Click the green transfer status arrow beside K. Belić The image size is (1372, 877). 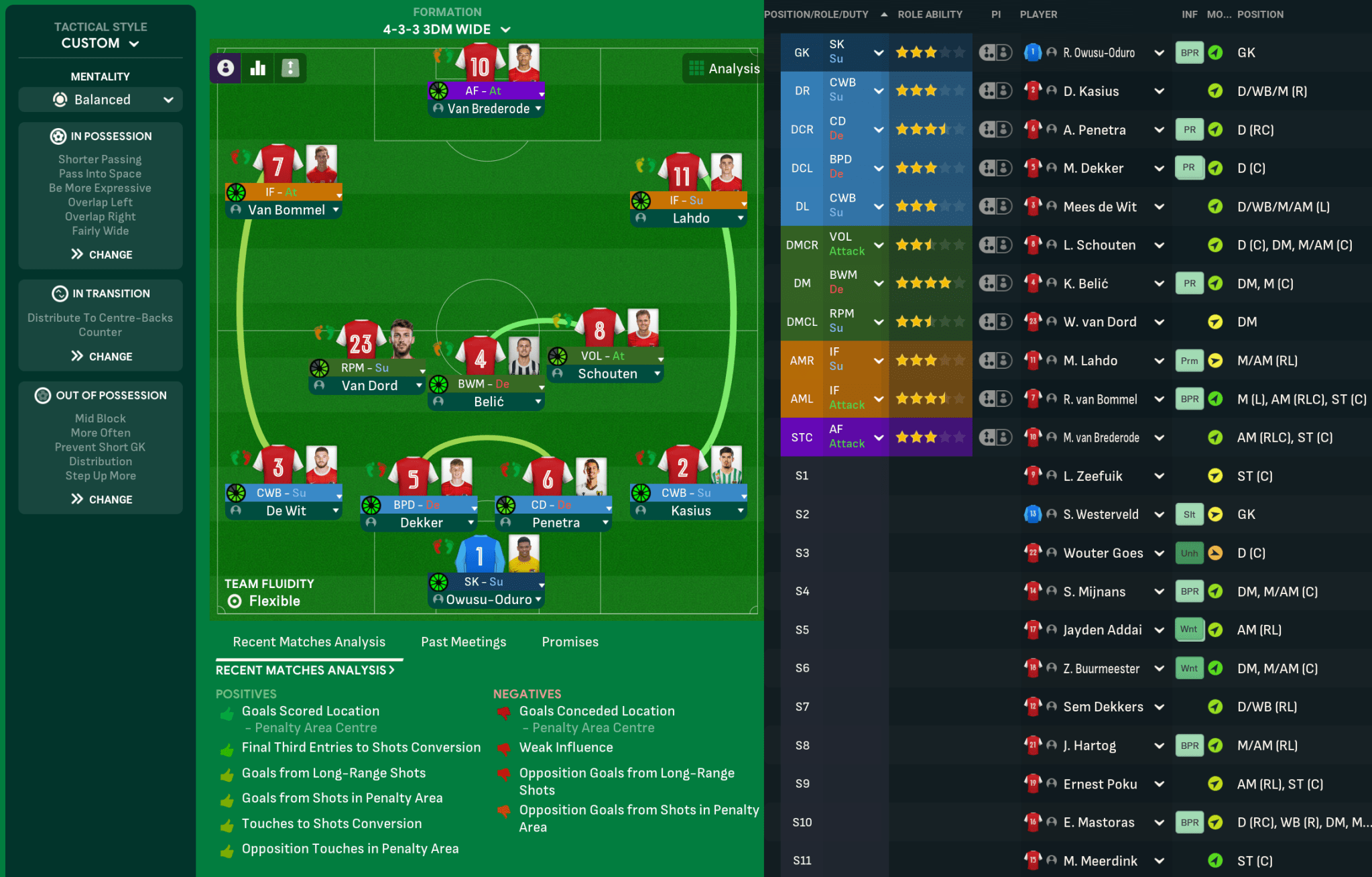point(1215,283)
